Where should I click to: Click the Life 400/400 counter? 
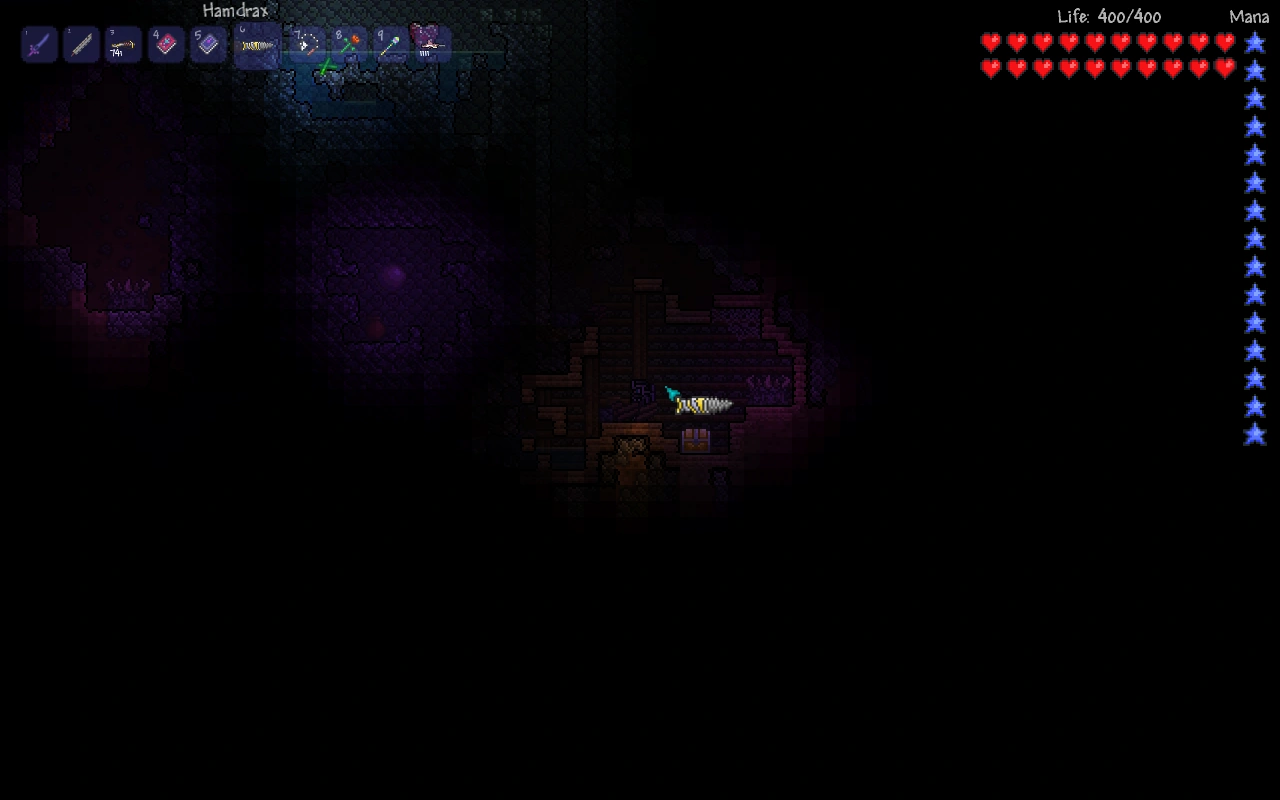pos(1110,16)
